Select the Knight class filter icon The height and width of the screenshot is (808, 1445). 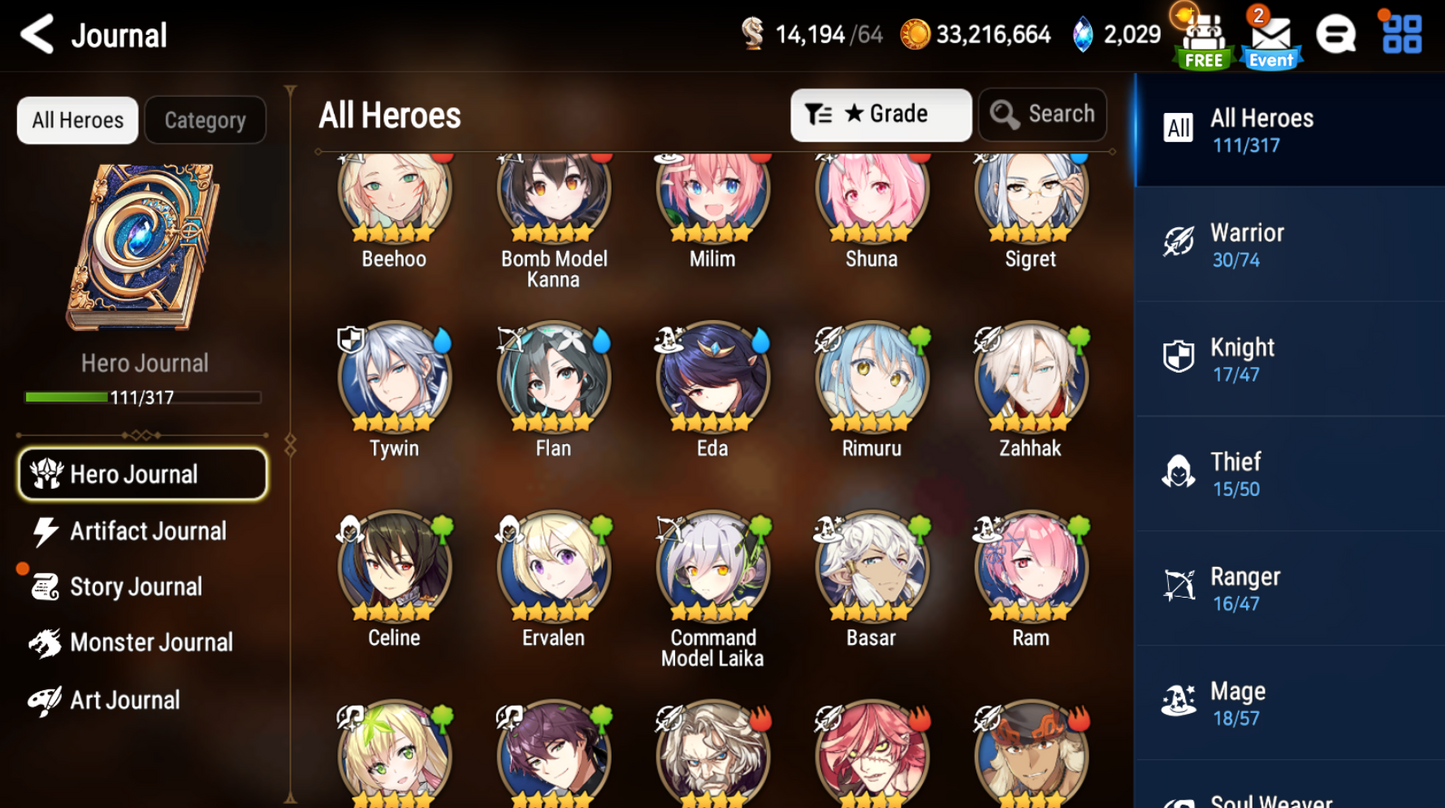(1179, 357)
